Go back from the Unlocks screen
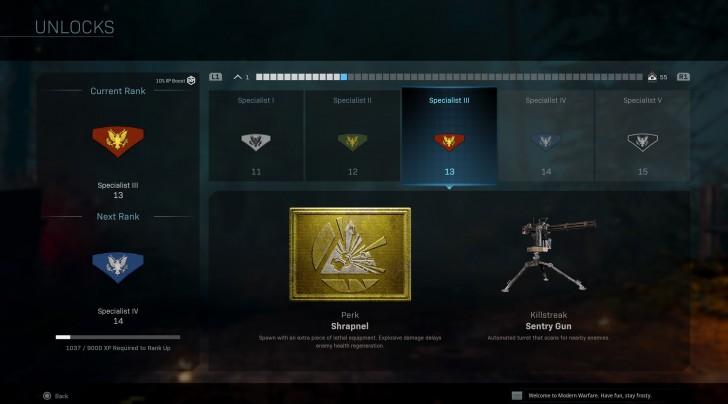Screen dimensions: 728x404 55,396
